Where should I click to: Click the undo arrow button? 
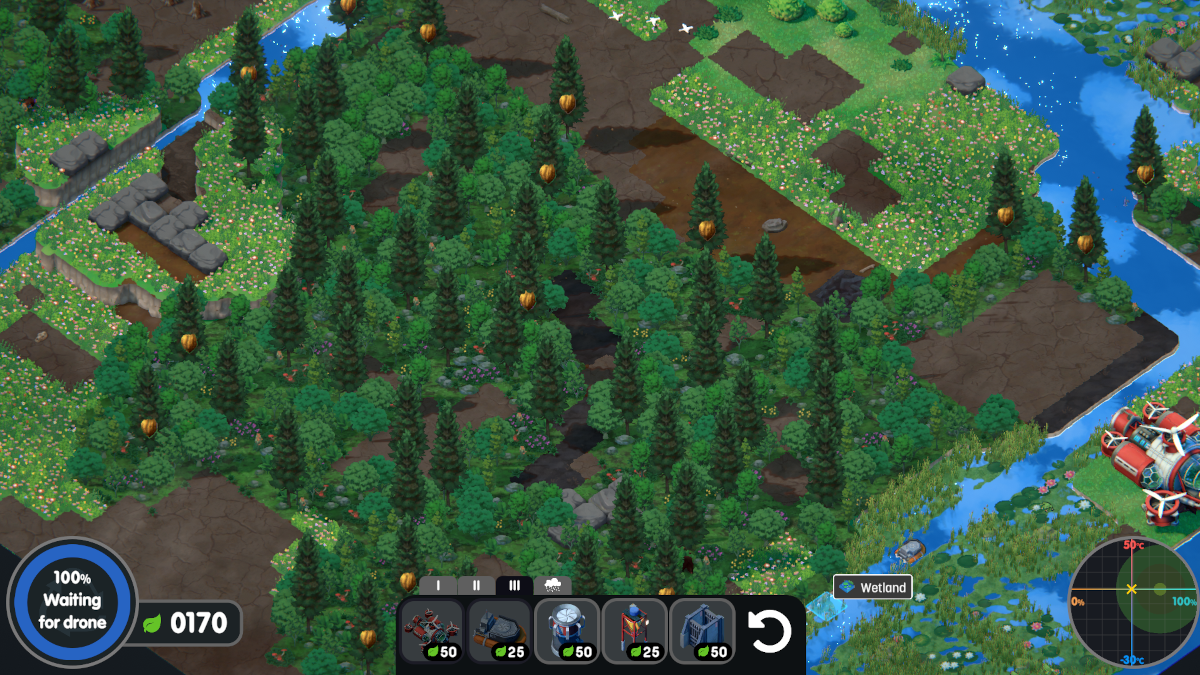[770, 632]
